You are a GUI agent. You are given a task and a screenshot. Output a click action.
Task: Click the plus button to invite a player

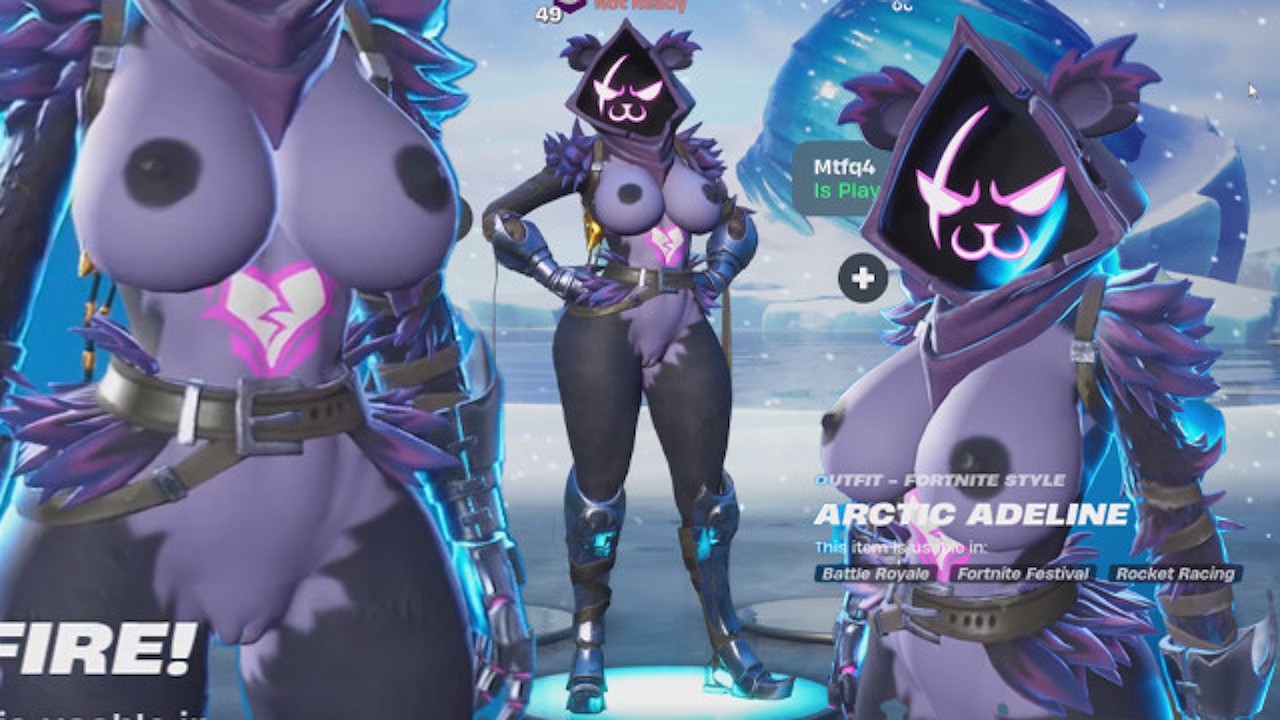click(863, 278)
